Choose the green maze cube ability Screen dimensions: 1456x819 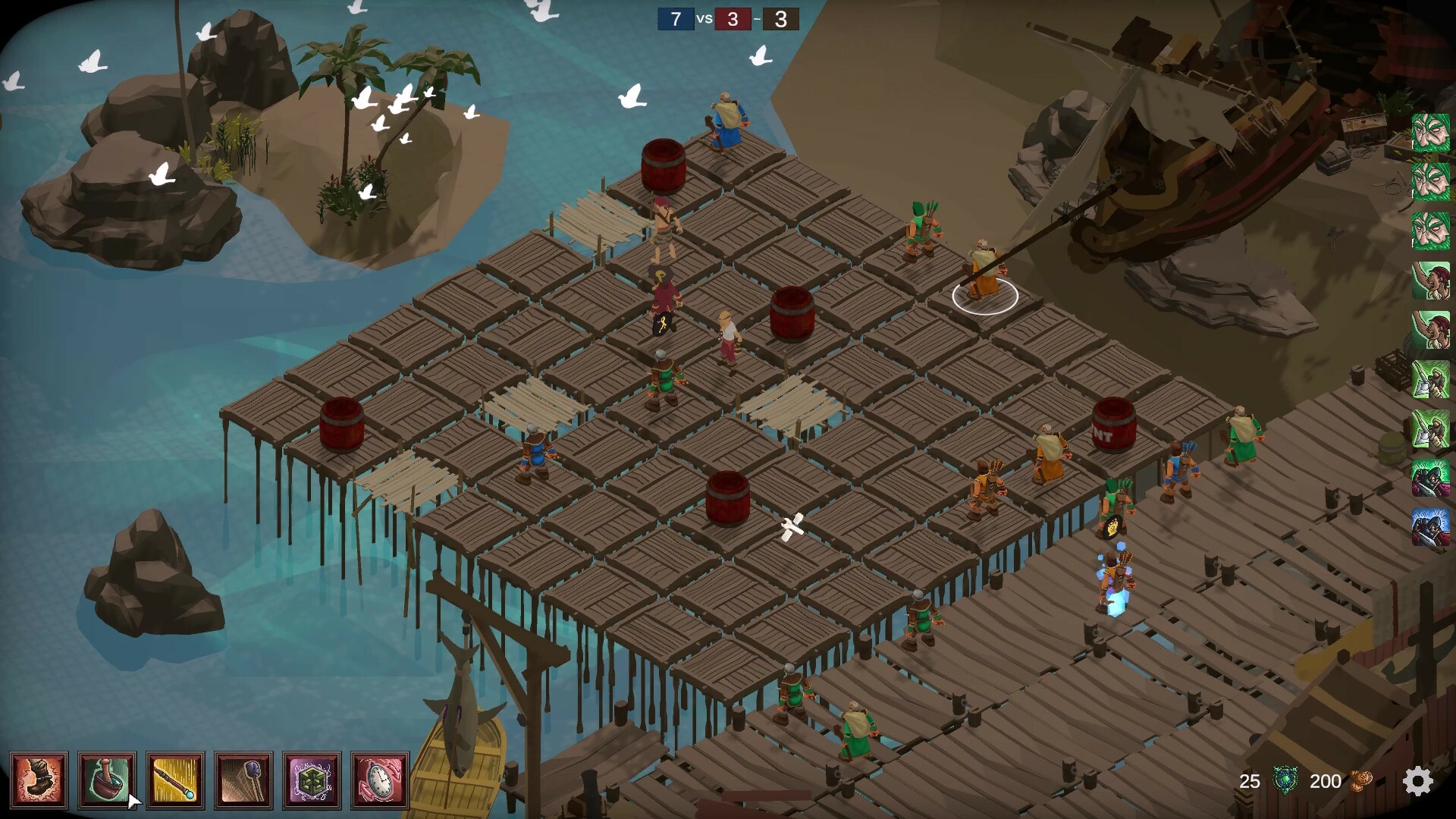[x=312, y=780]
